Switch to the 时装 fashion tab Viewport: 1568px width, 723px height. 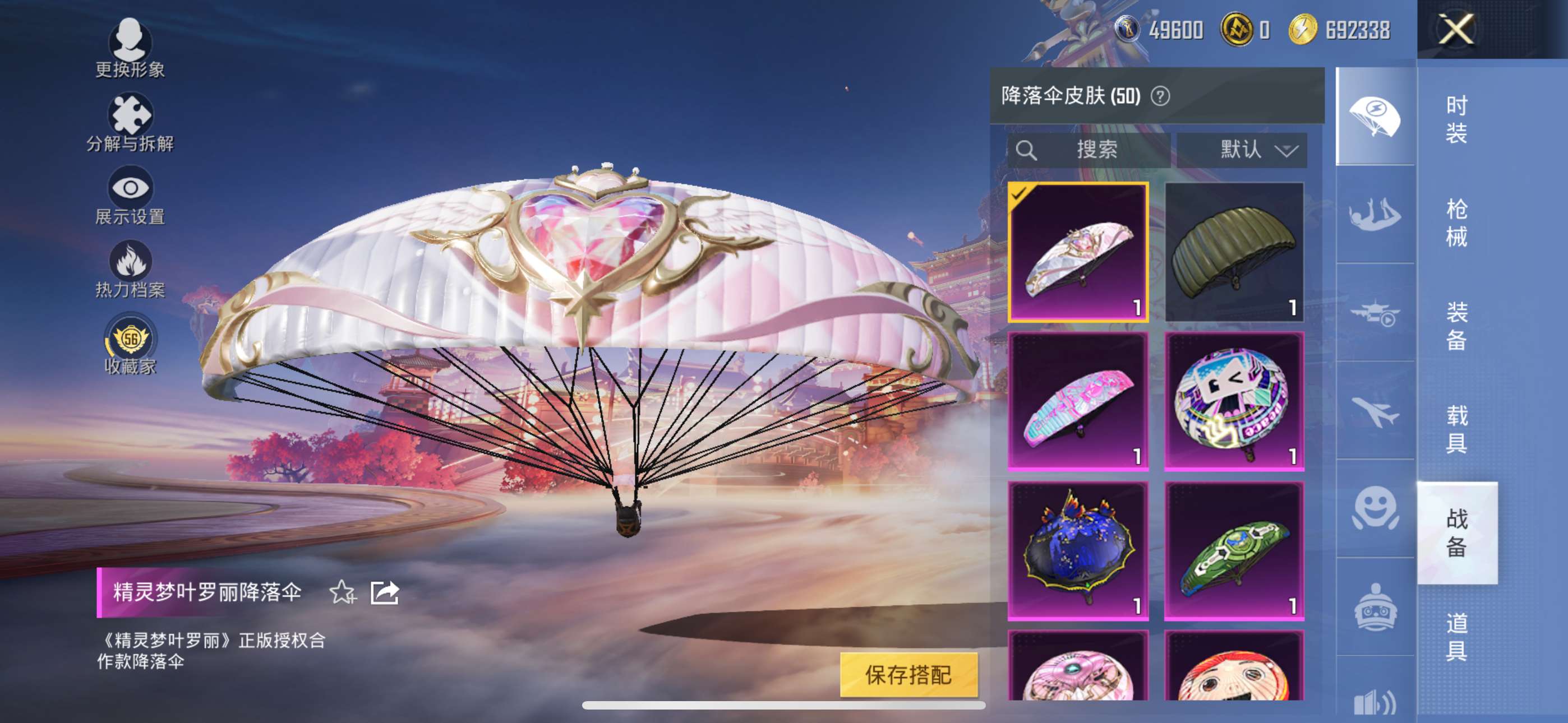click(1456, 119)
